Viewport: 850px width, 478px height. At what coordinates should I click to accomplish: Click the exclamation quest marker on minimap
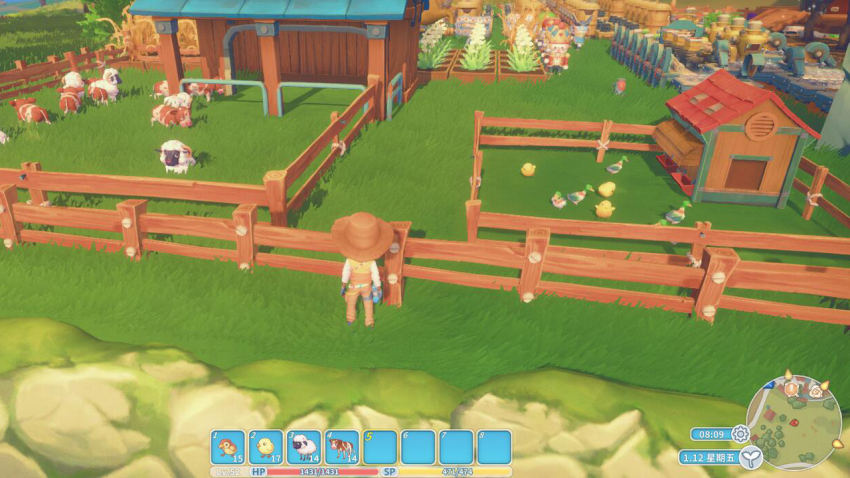[x=788, y=385]
